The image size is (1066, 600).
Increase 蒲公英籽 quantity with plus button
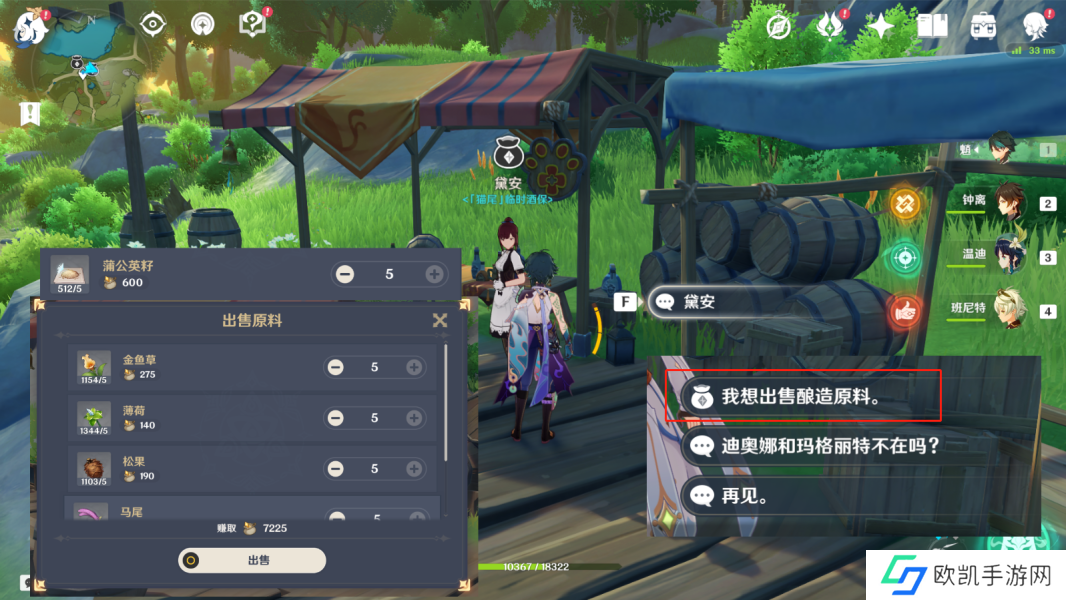coord(434,274)
